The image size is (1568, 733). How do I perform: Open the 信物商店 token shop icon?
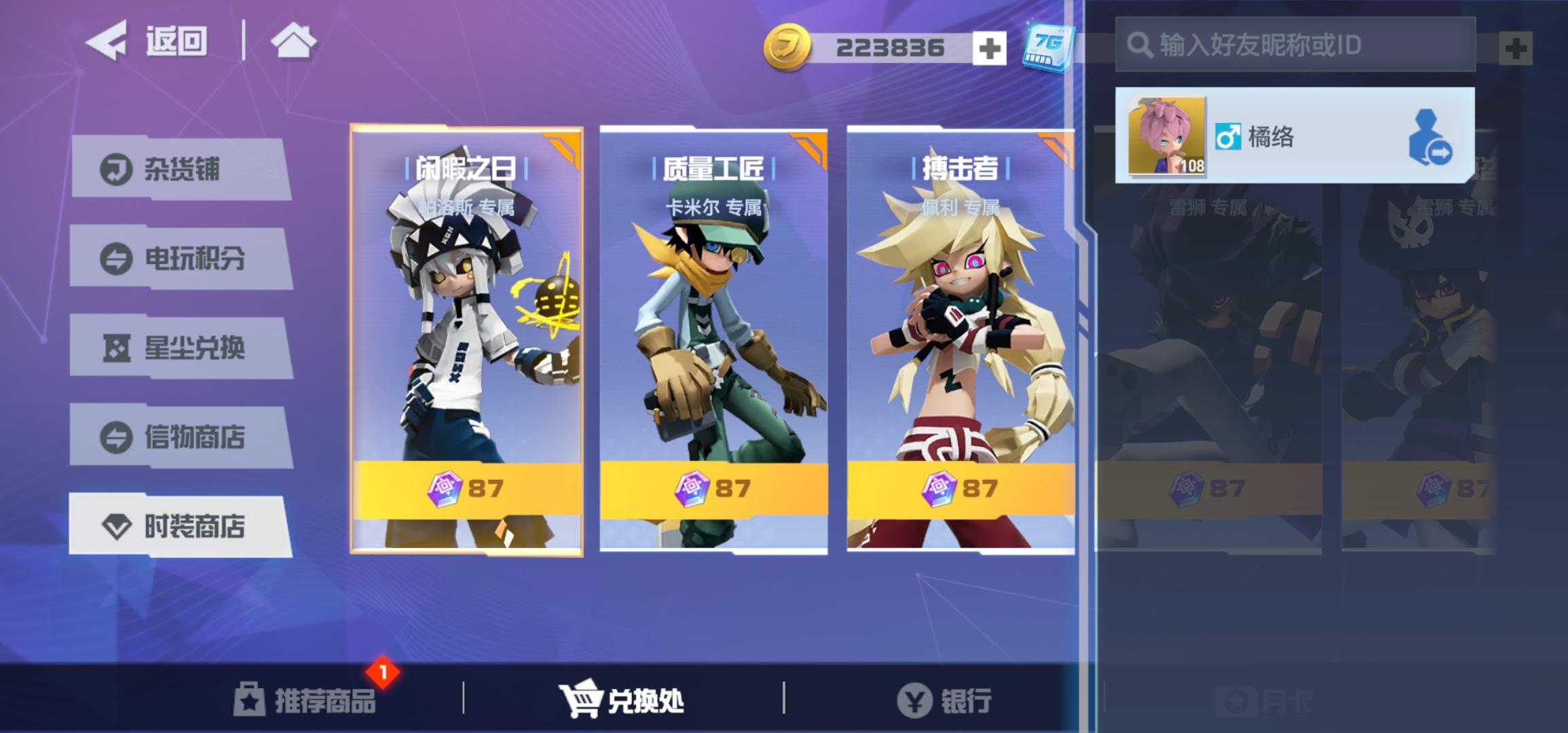point(117,438)
